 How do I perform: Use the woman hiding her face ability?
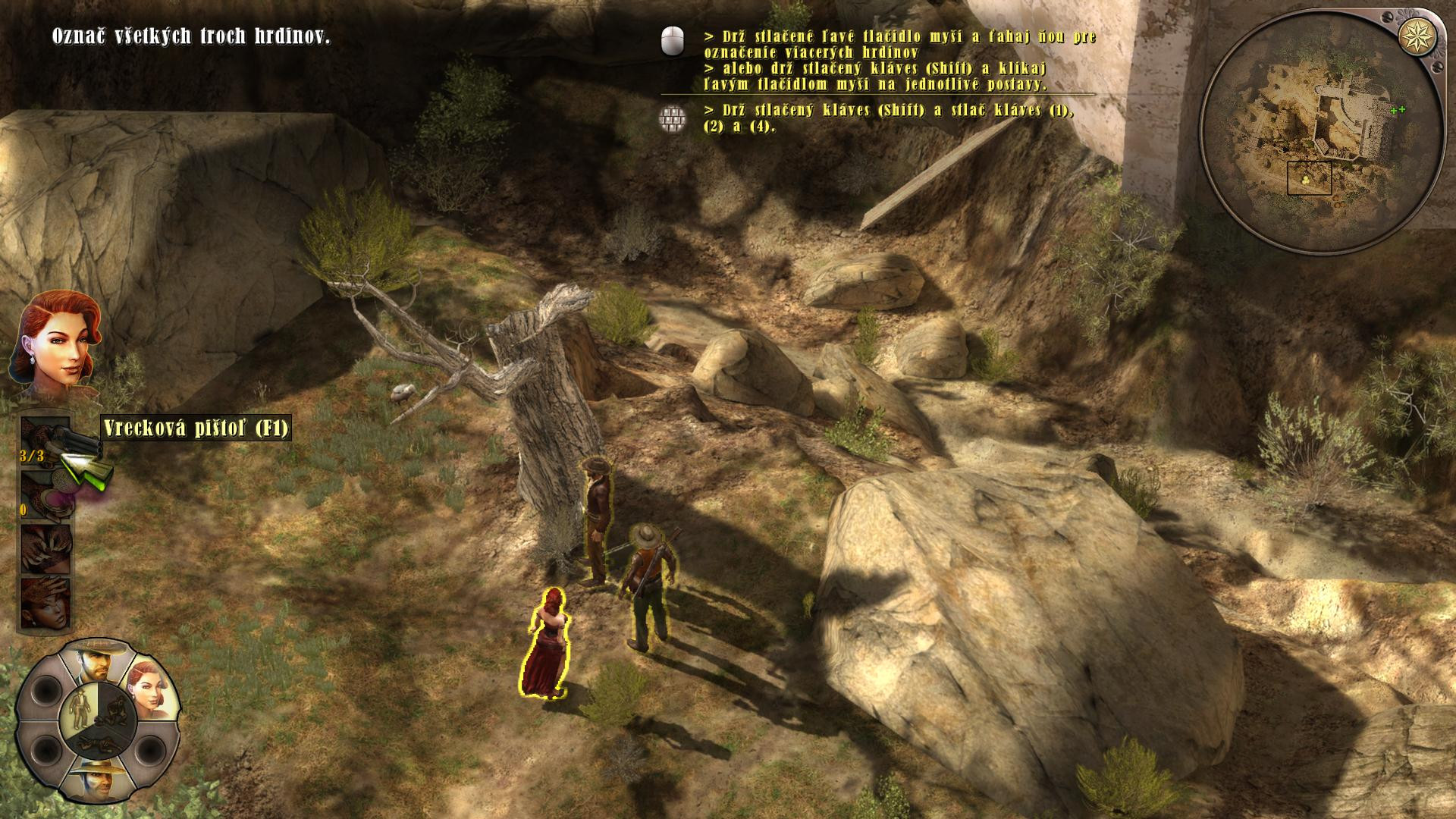tap(45, 603)
